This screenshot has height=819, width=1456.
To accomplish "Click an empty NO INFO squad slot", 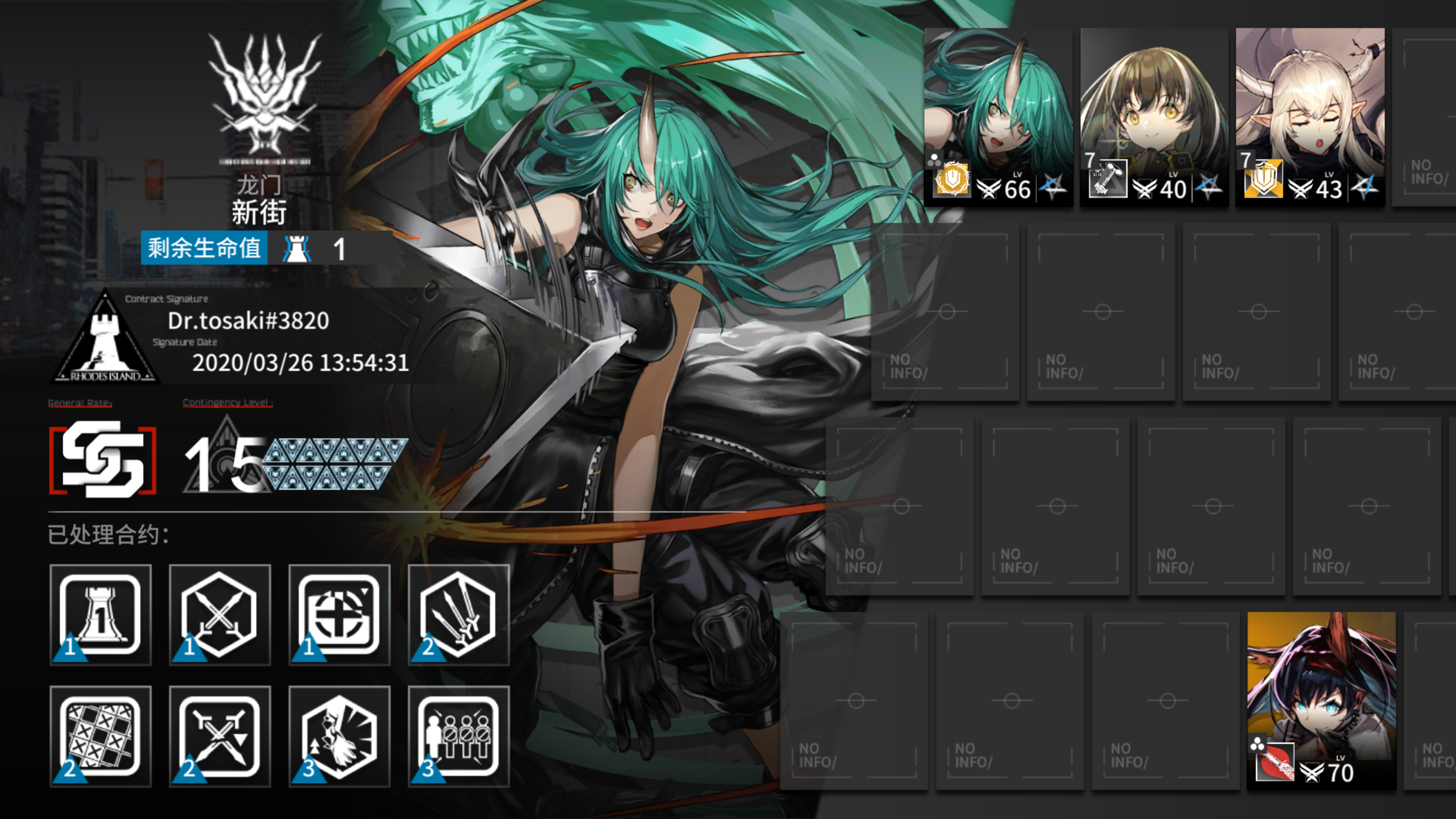I will tap(1101, 314).
